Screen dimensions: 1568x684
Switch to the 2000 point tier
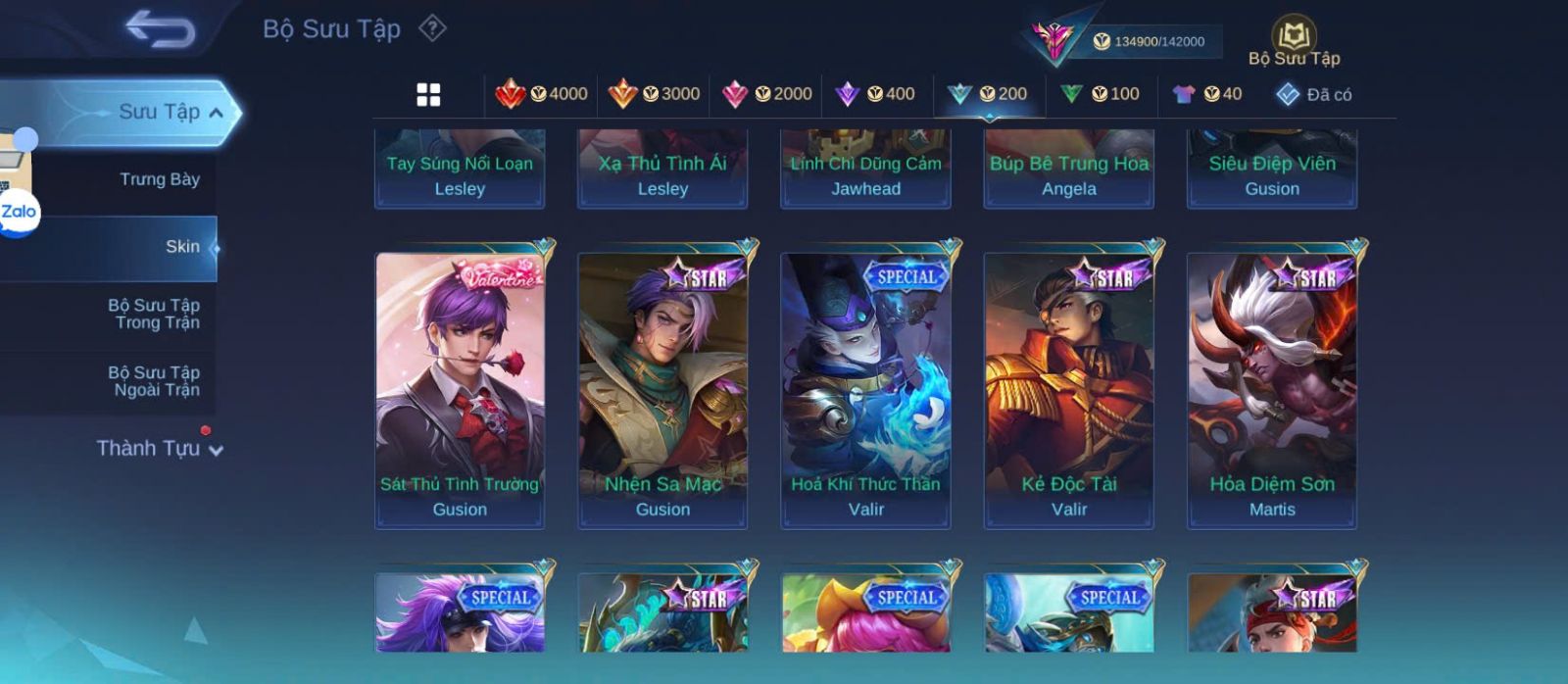pos(766,94)
